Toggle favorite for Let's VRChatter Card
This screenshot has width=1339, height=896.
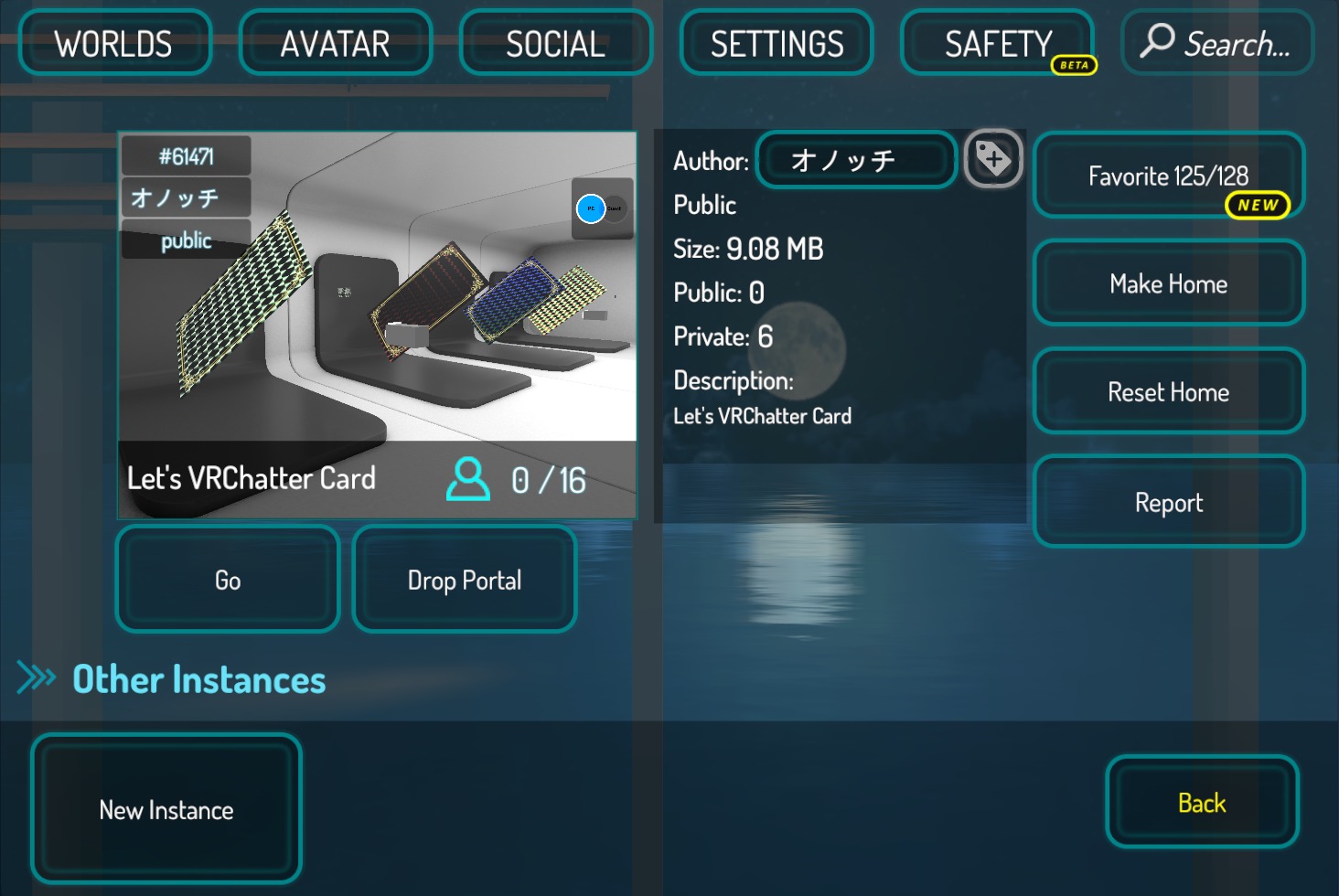(1168, 175)
